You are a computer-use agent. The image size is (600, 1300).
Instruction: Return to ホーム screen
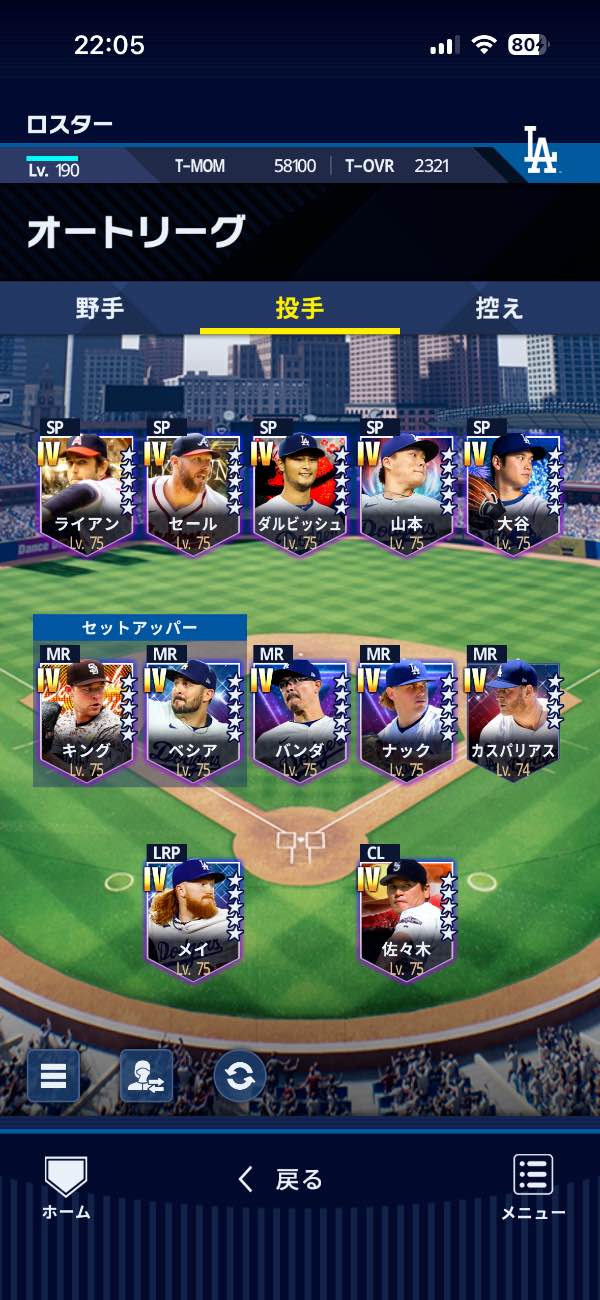66,1188
